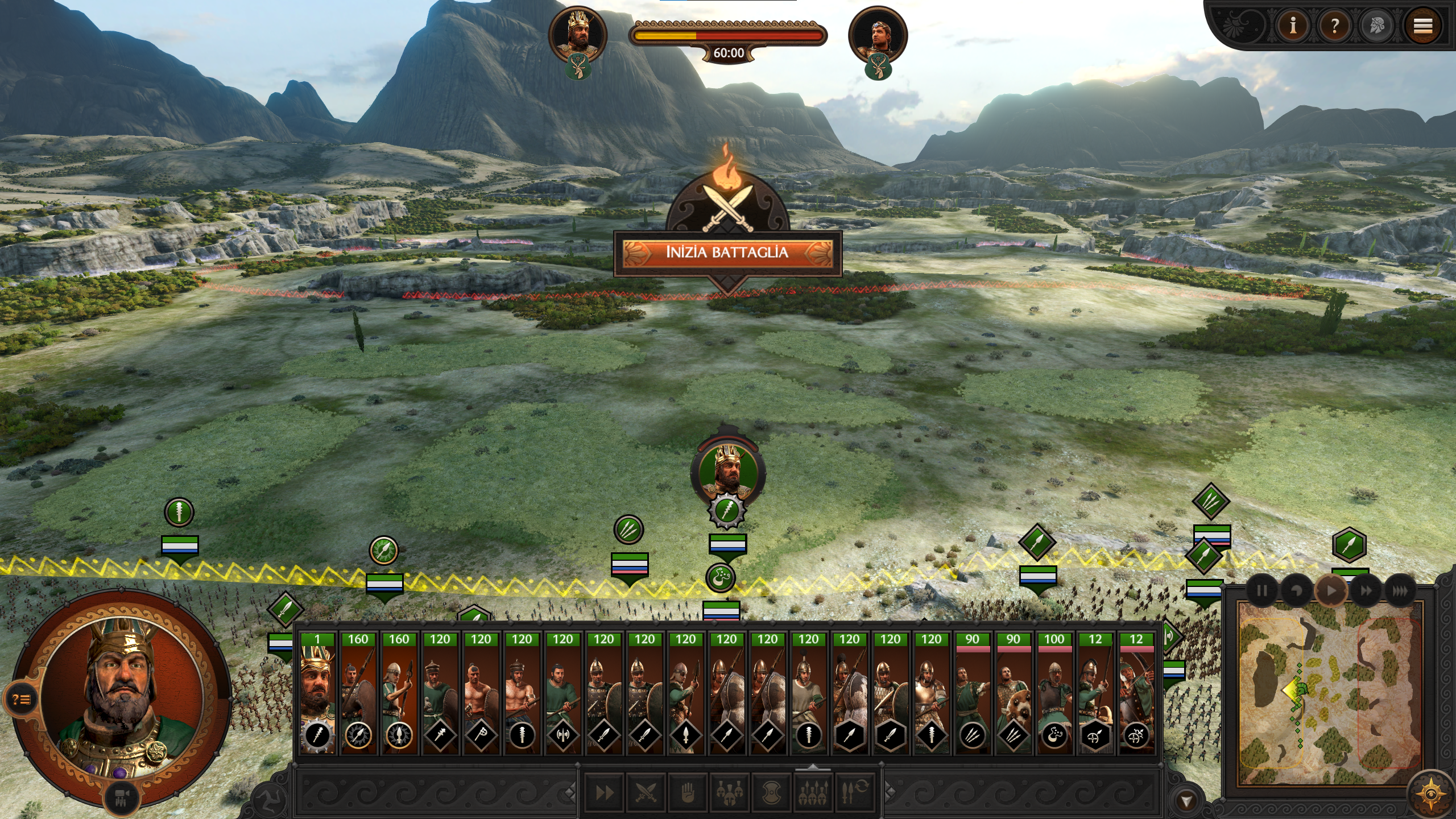Set double-arrow fast forward speed
Viewport: 1456px width, 819px height.
[1366, 591]
